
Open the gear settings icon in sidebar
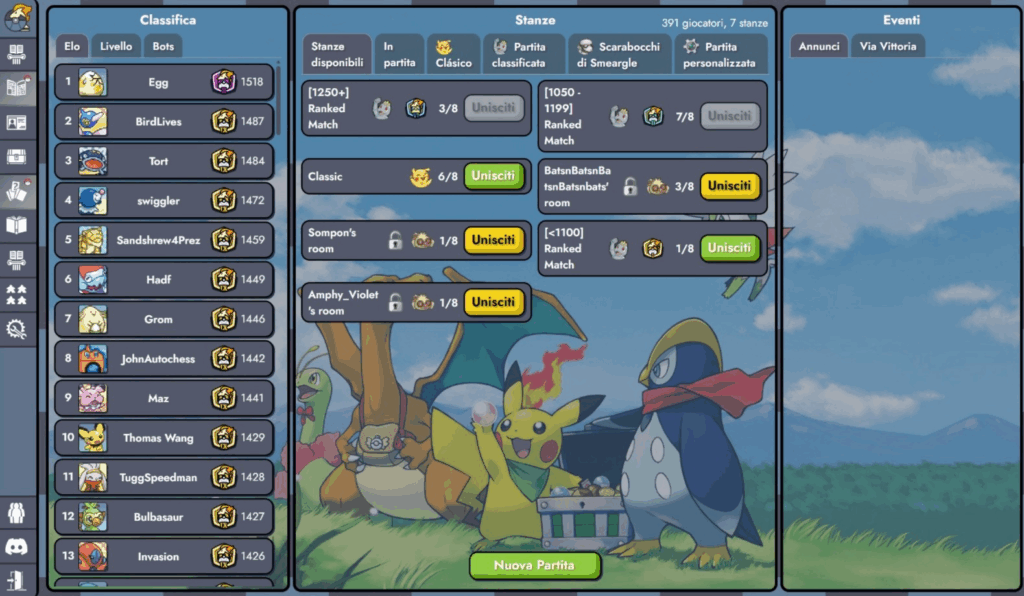pos(16,328)
